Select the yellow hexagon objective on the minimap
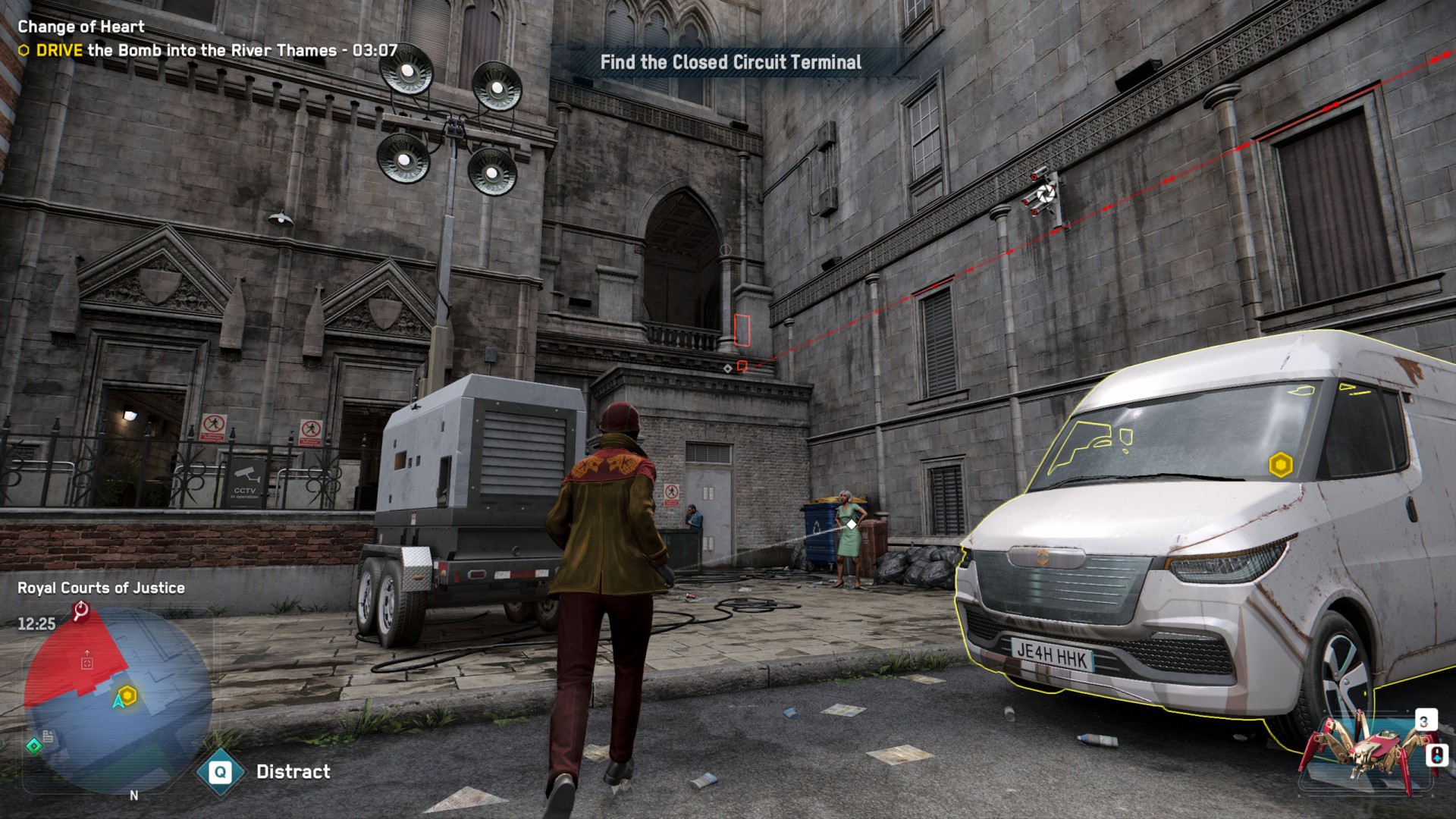This screenshot has height=819, width=1456. tap(127, 695)
